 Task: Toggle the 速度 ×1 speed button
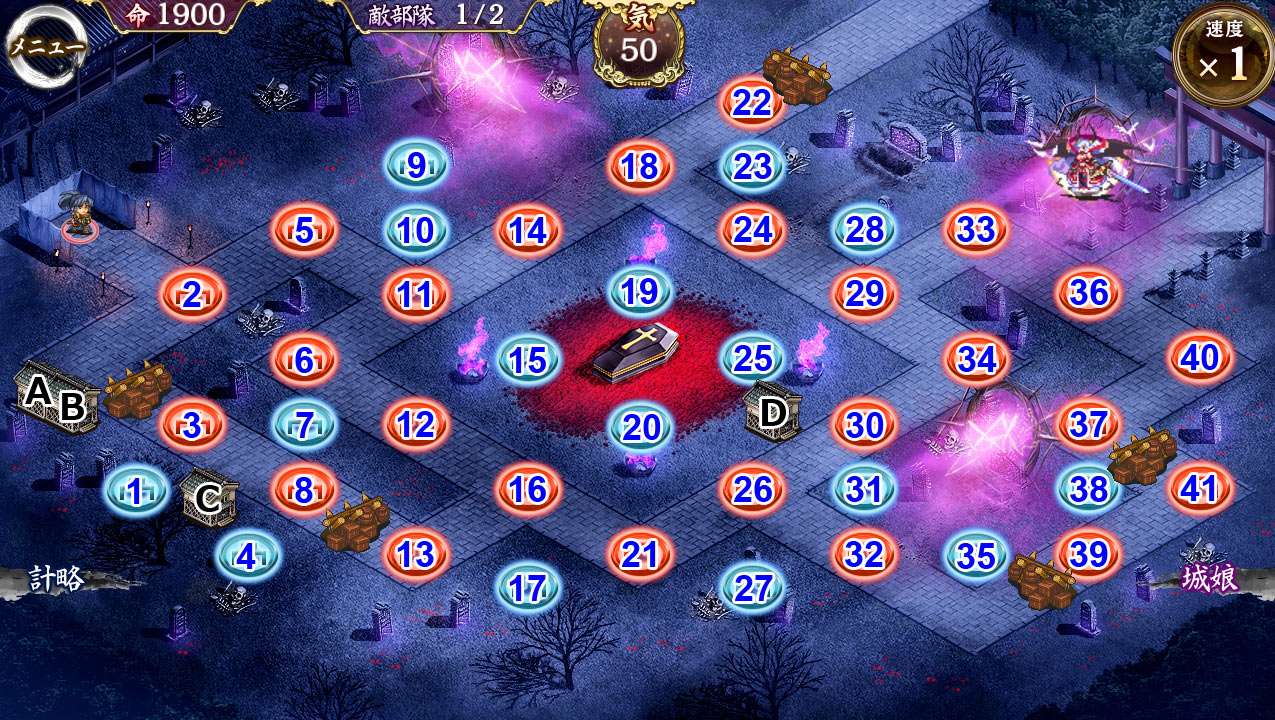(1223, 56)
